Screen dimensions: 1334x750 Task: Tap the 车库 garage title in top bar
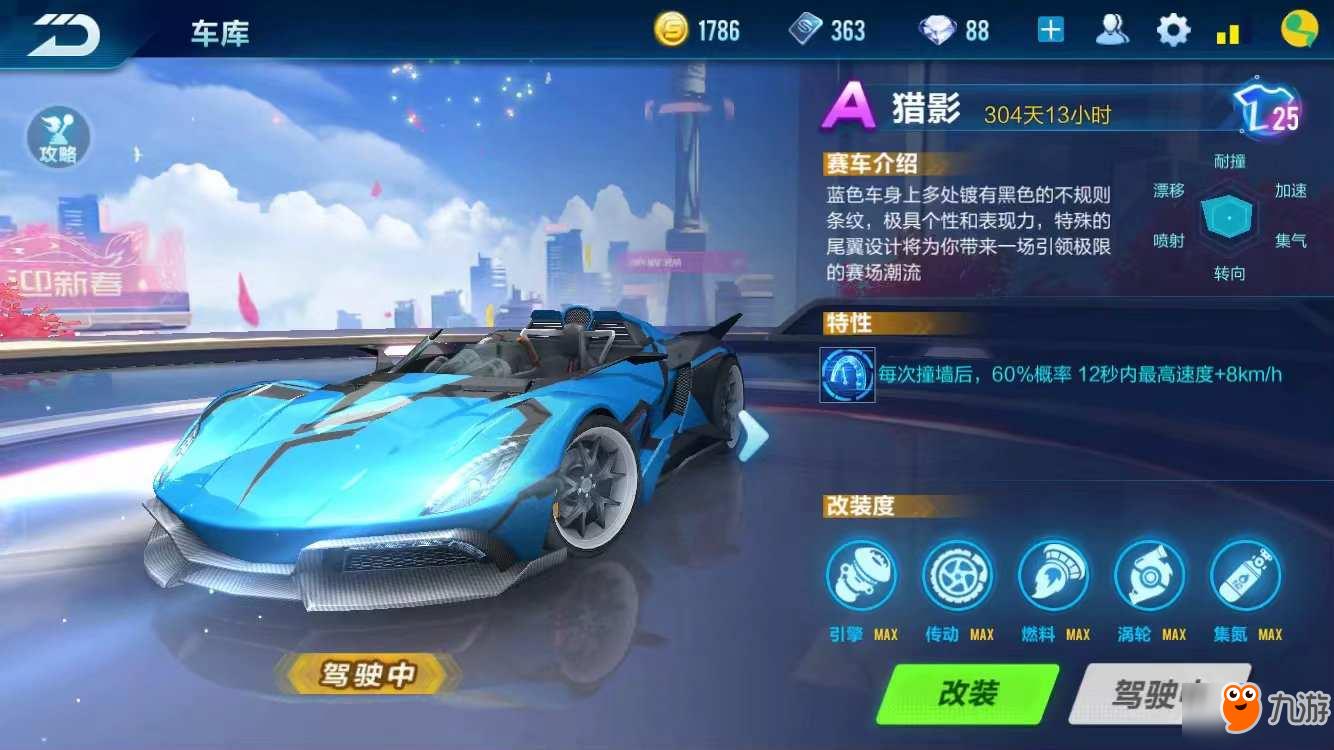click(x=220, y=34)
